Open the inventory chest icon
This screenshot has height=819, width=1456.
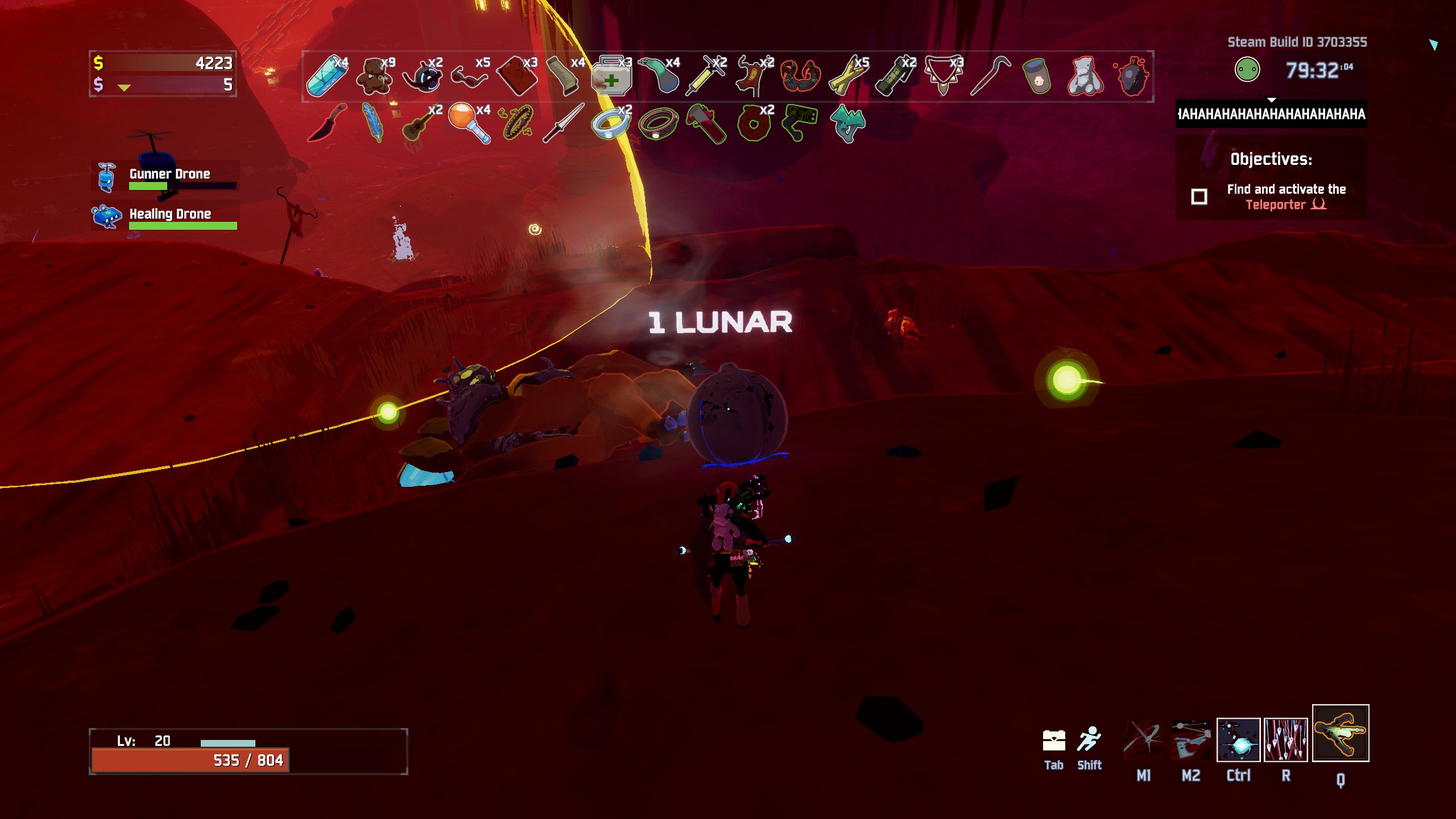point(1054,741)
